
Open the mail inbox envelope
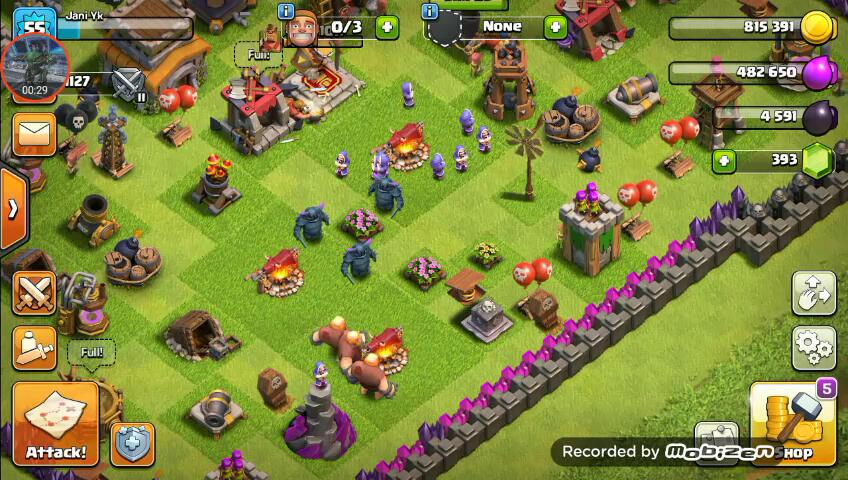[35, 135]
